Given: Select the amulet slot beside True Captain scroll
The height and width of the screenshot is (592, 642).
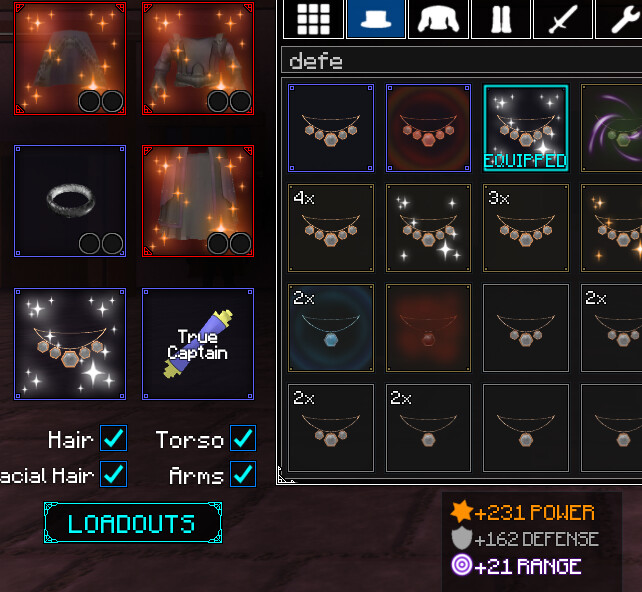Looking at the screenshot, I should [x=70, y=344].
